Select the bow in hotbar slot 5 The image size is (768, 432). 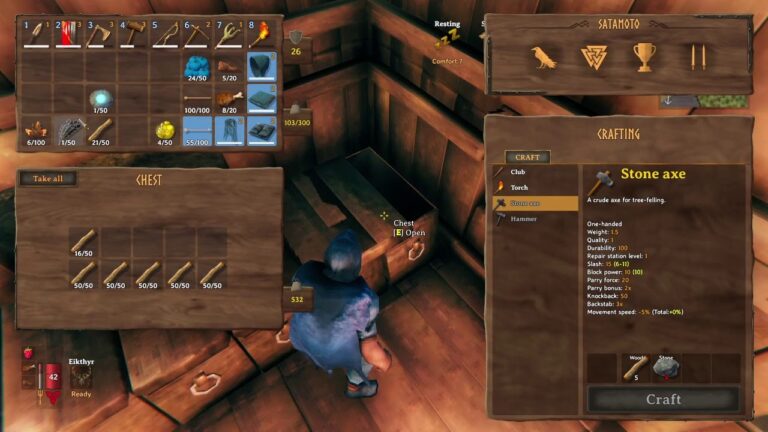165,35
